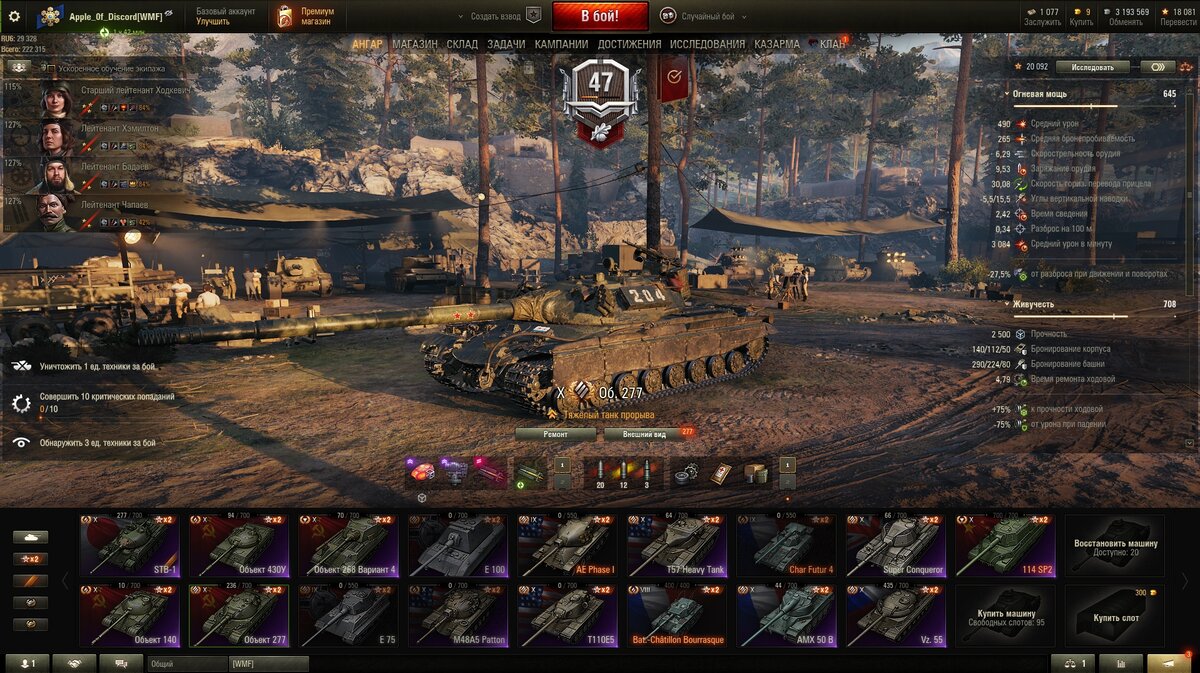The width and height of the screenshot is (1200, 673).
Task: Open the ДОСТИЖЕНИЯ tab
Action: tap(629, 45)
